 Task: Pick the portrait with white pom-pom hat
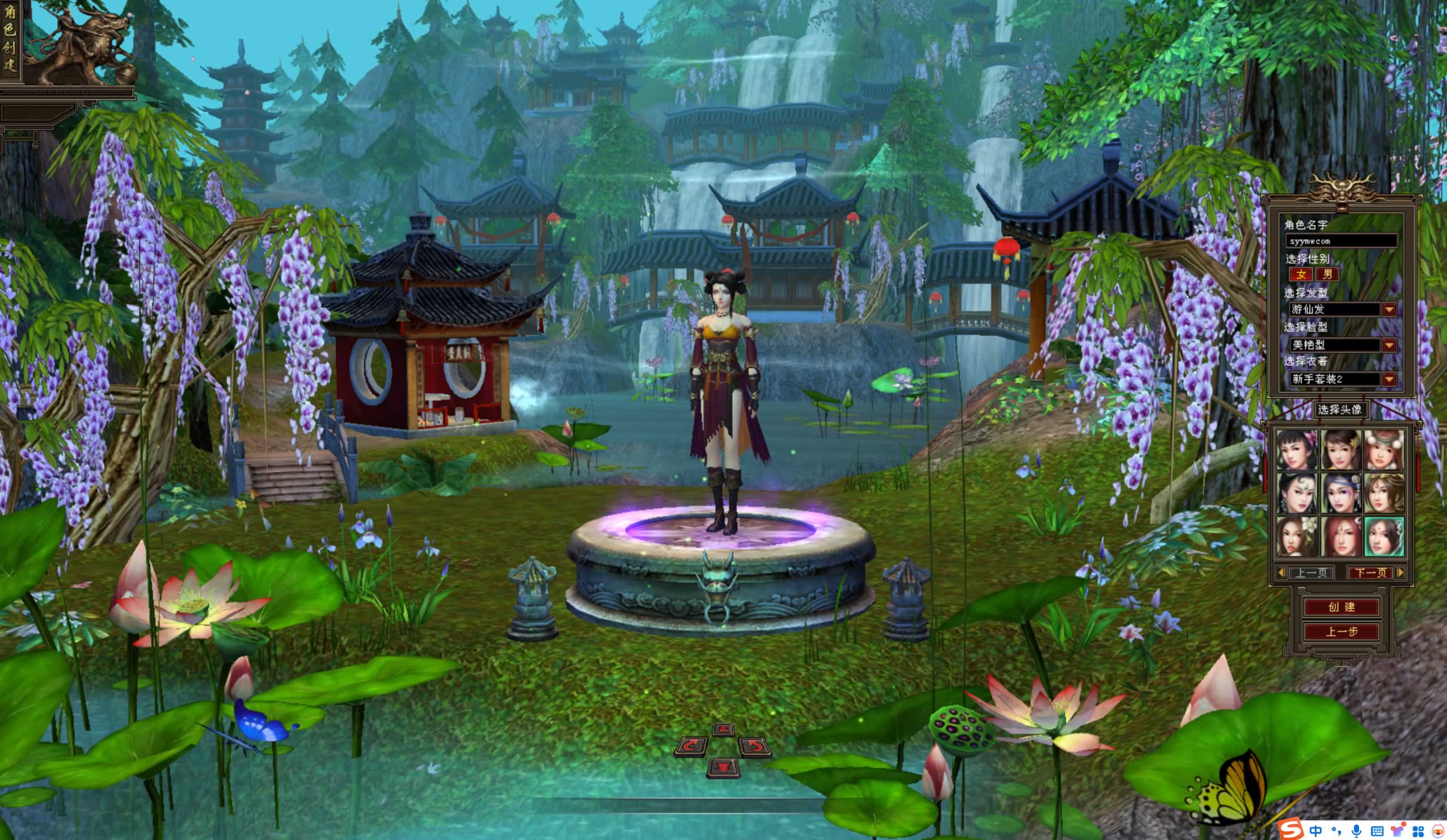point(1383,450)
